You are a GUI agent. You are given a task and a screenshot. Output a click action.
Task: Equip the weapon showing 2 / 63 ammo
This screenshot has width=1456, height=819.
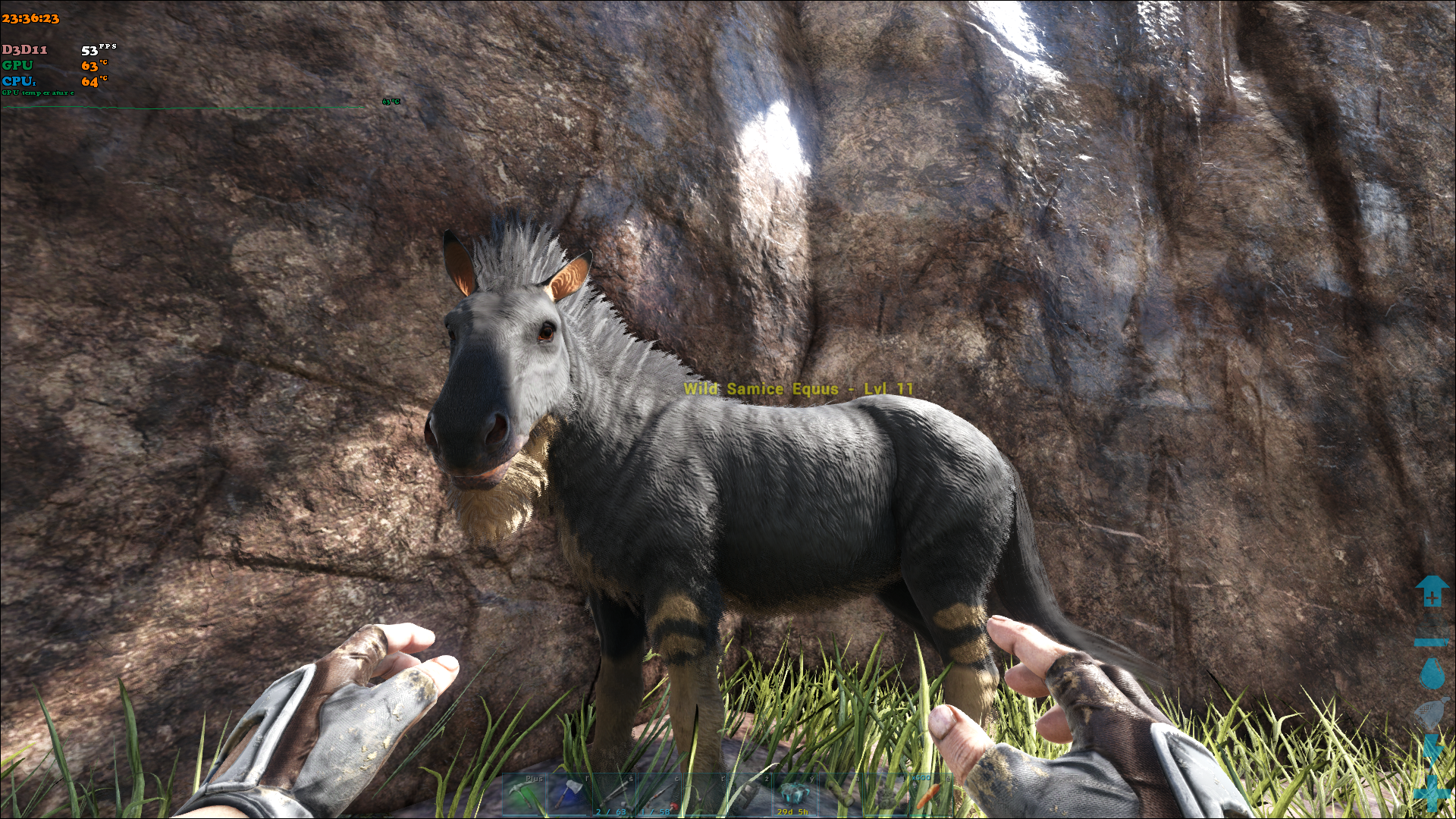[615, 795]
